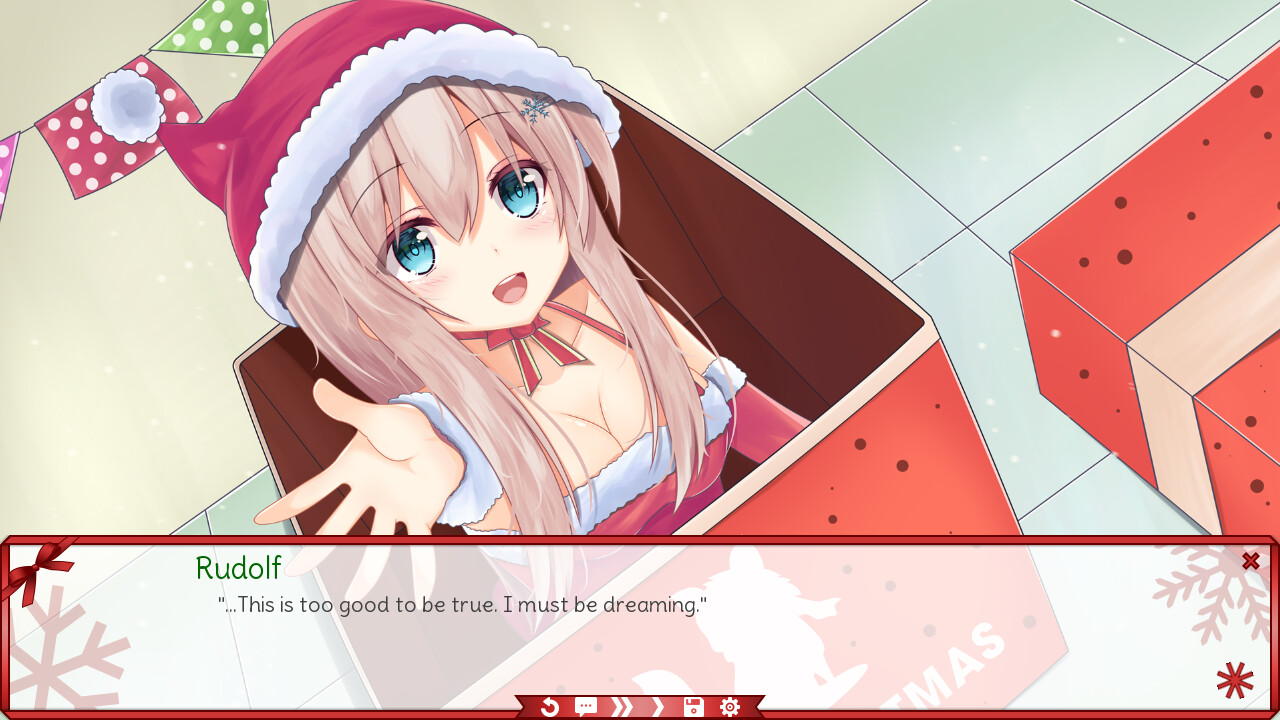
Task: Open preferences with the gear icon
Action: point(729,706)
